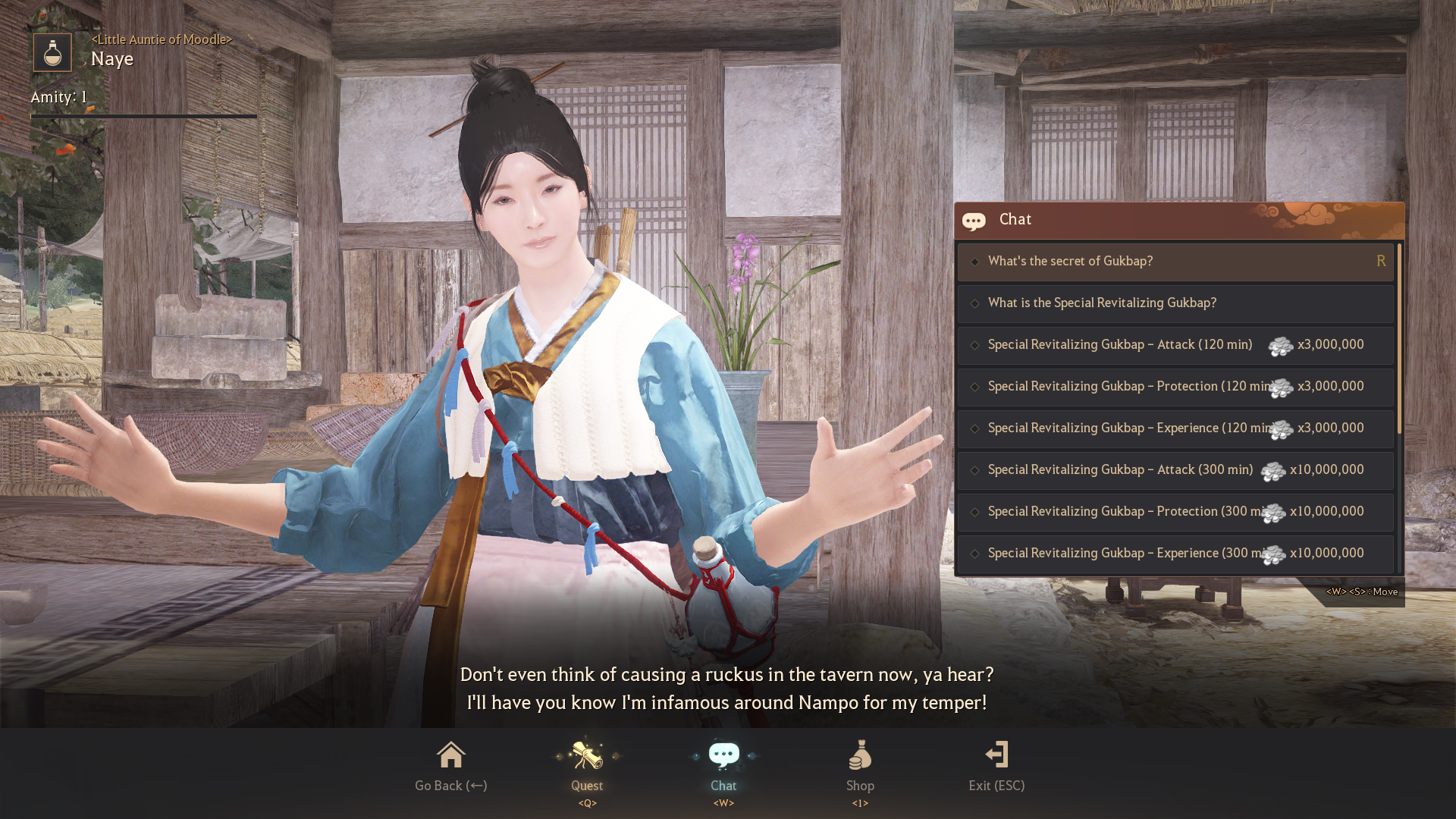Open the Quest menu
The height and width of the screenshot is (819, 1456).
coord(587,766)
